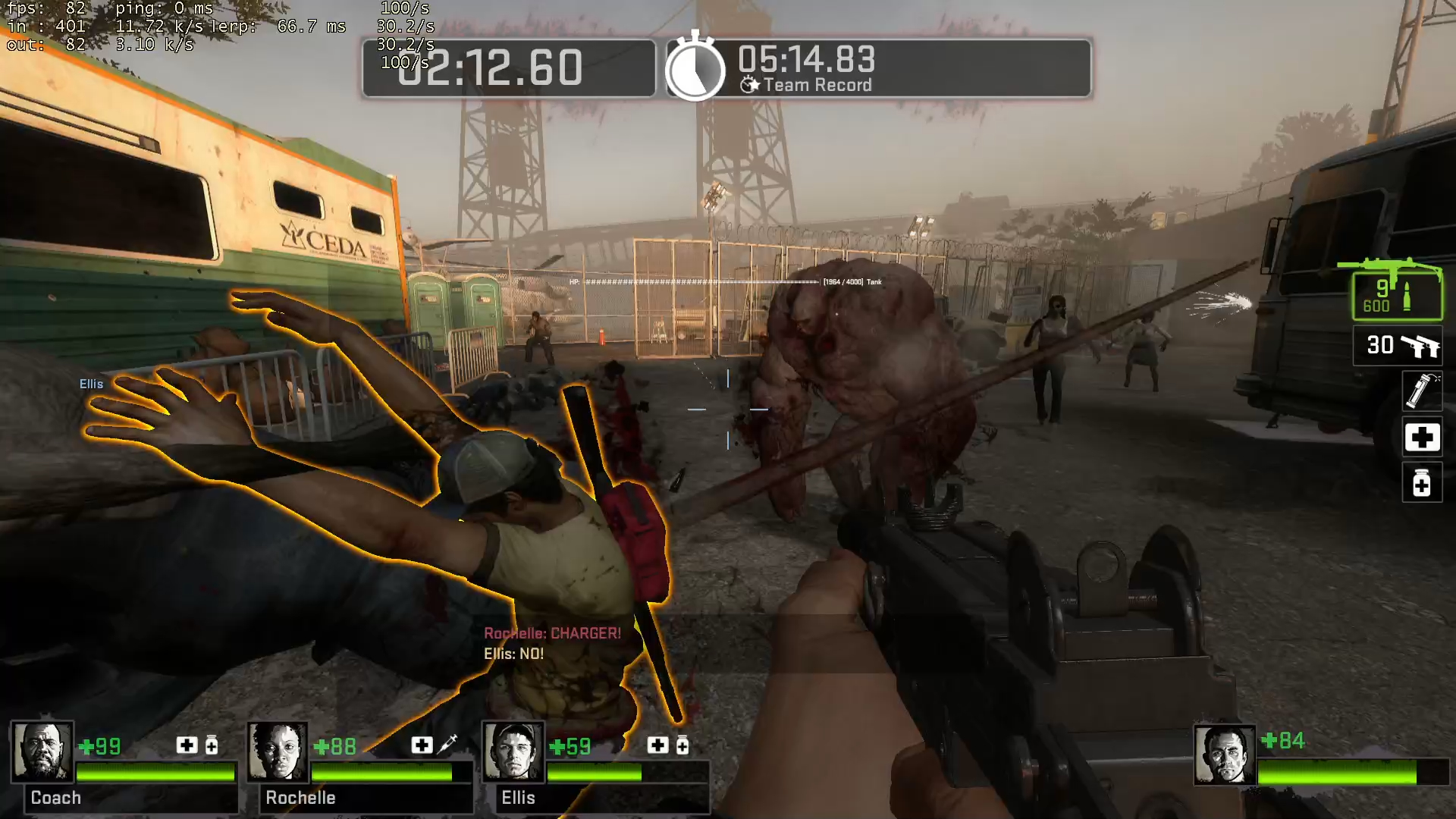Viewport: 1456px width, 819px height.
Task: Click Rochelle's adrenaline shot icon
Action: tap(447, 744)
